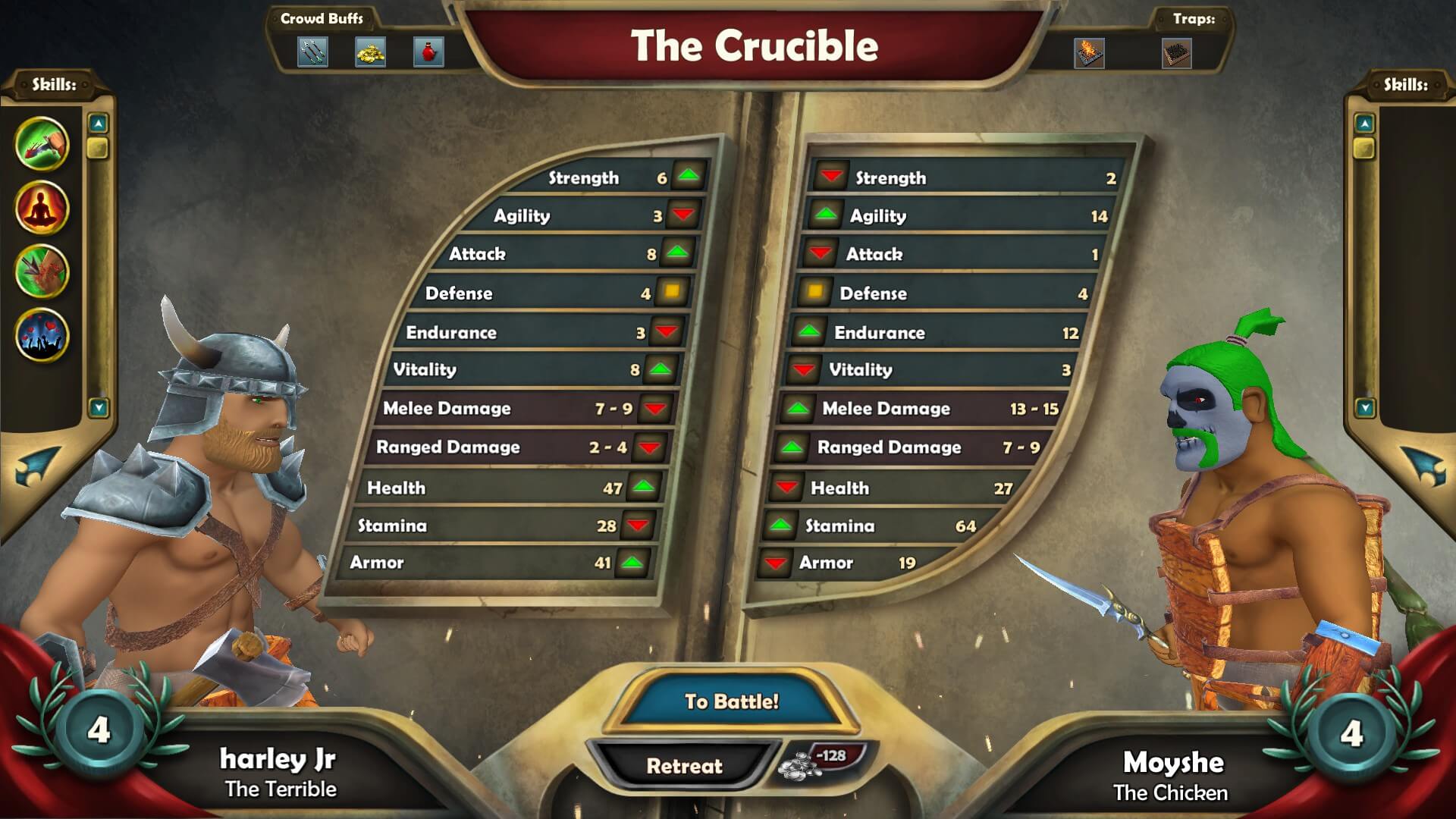Image resolution: width=1456 pixels, height=819 pixels.
Task: Collapse harley Jr's skills panel with blue arrow
Action: (36, 464)
